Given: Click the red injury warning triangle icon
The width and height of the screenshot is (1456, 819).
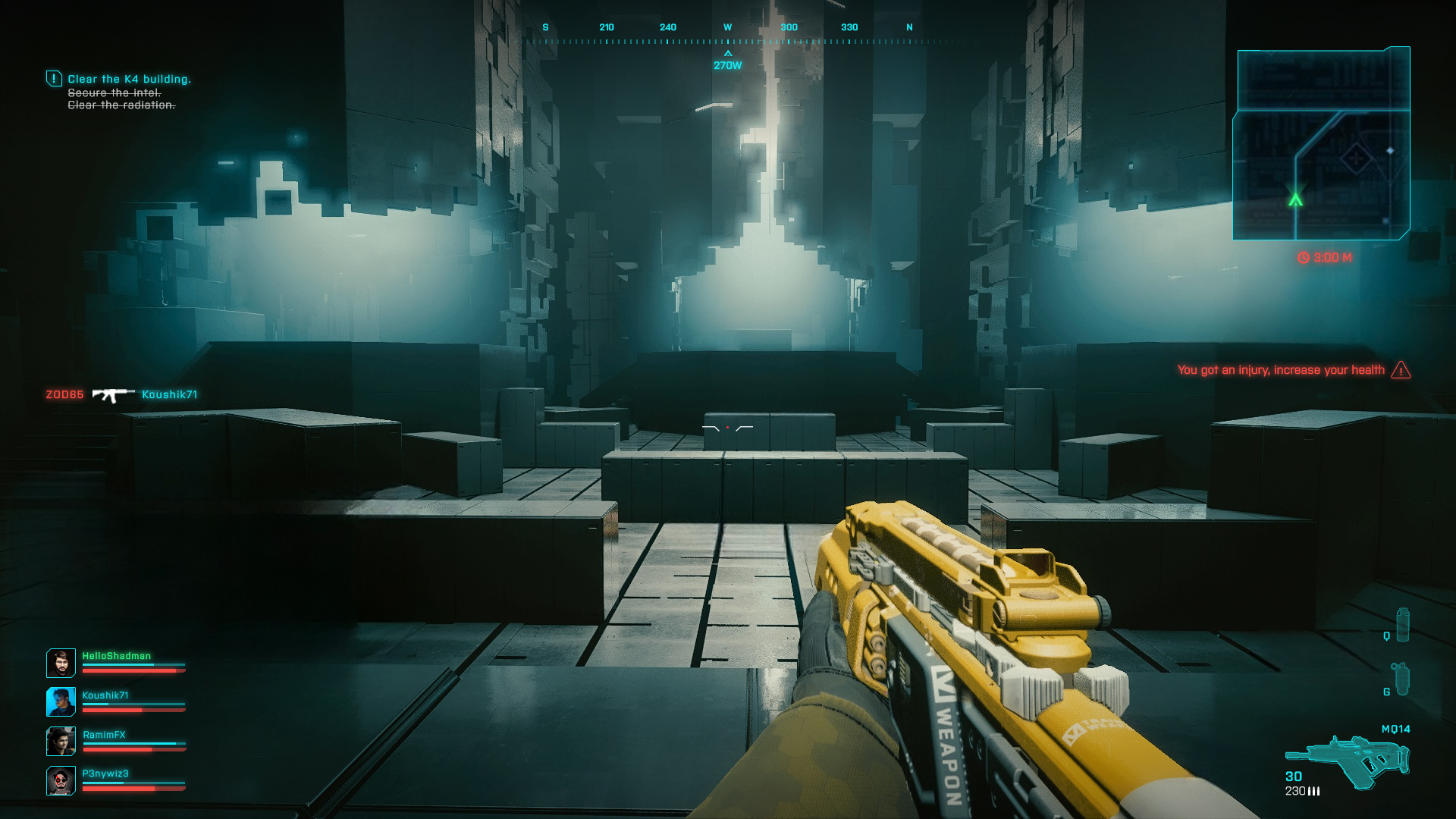Looking at the screenshot, I should (1401, 370).
